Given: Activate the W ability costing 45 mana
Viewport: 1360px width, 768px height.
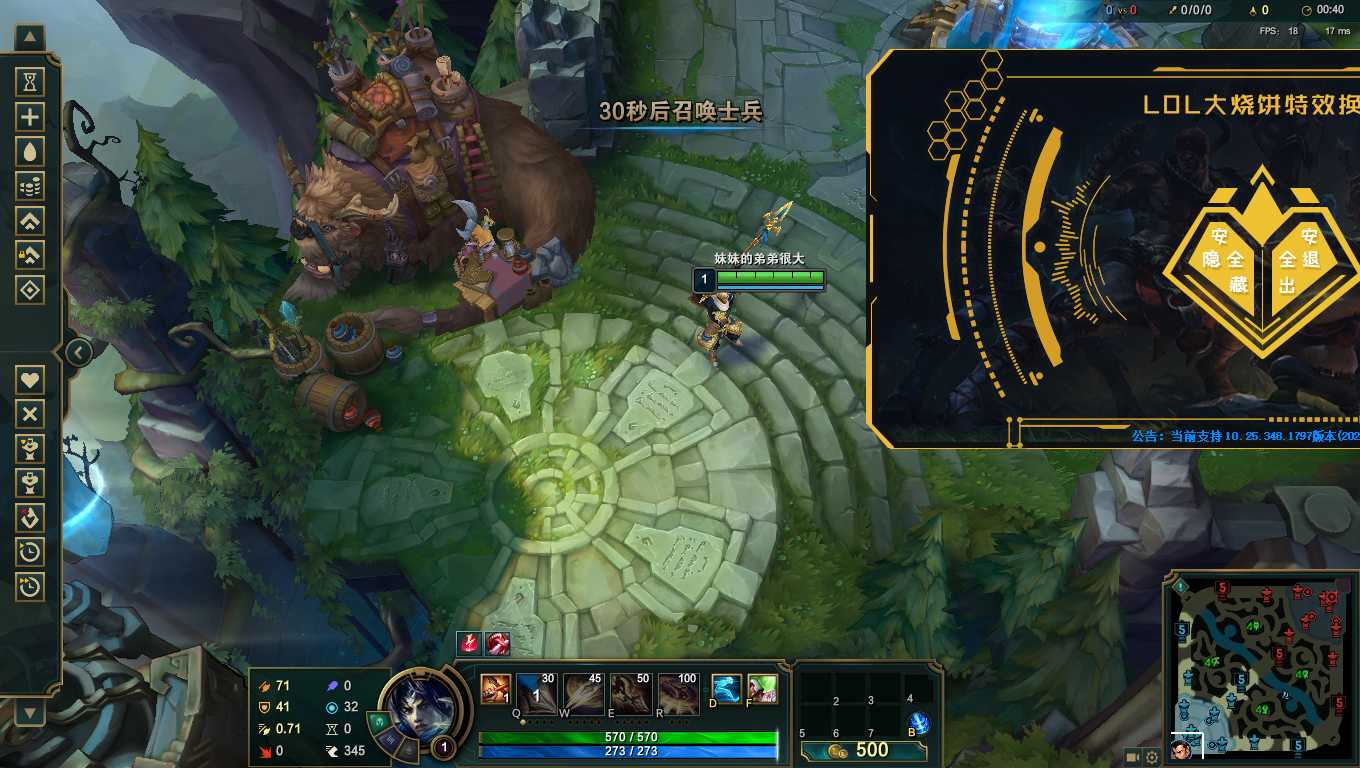Looking at the screenshot, I should click(x=583, y=692).
